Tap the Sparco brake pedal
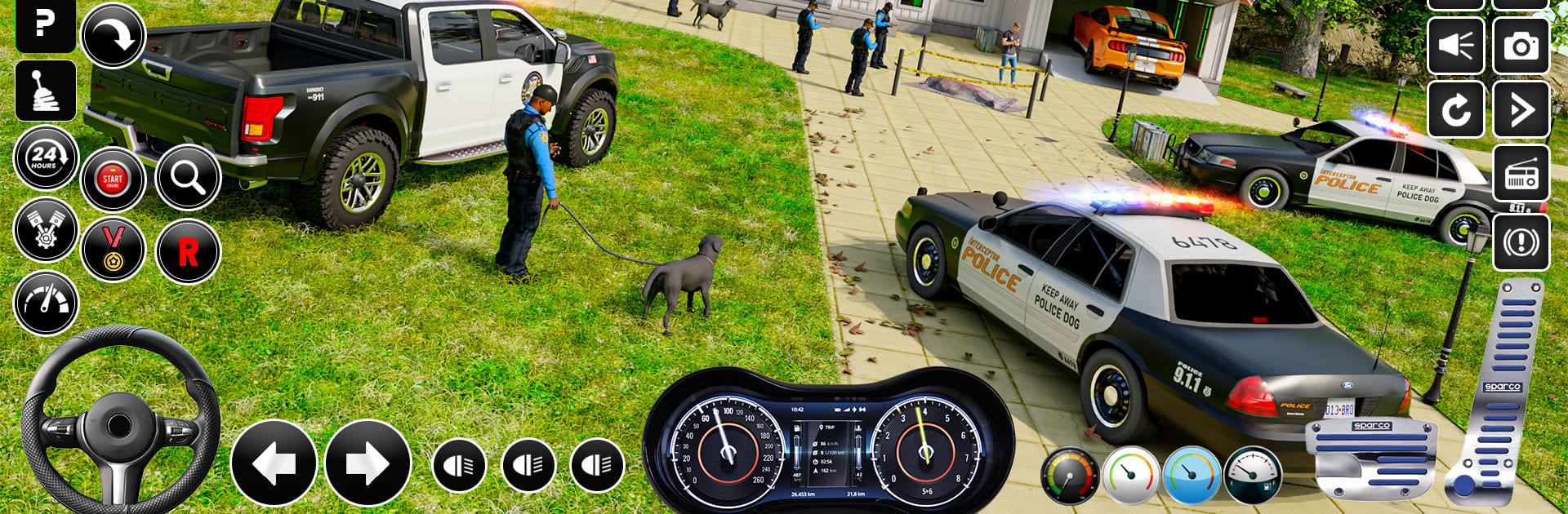 pos(1371,459)
